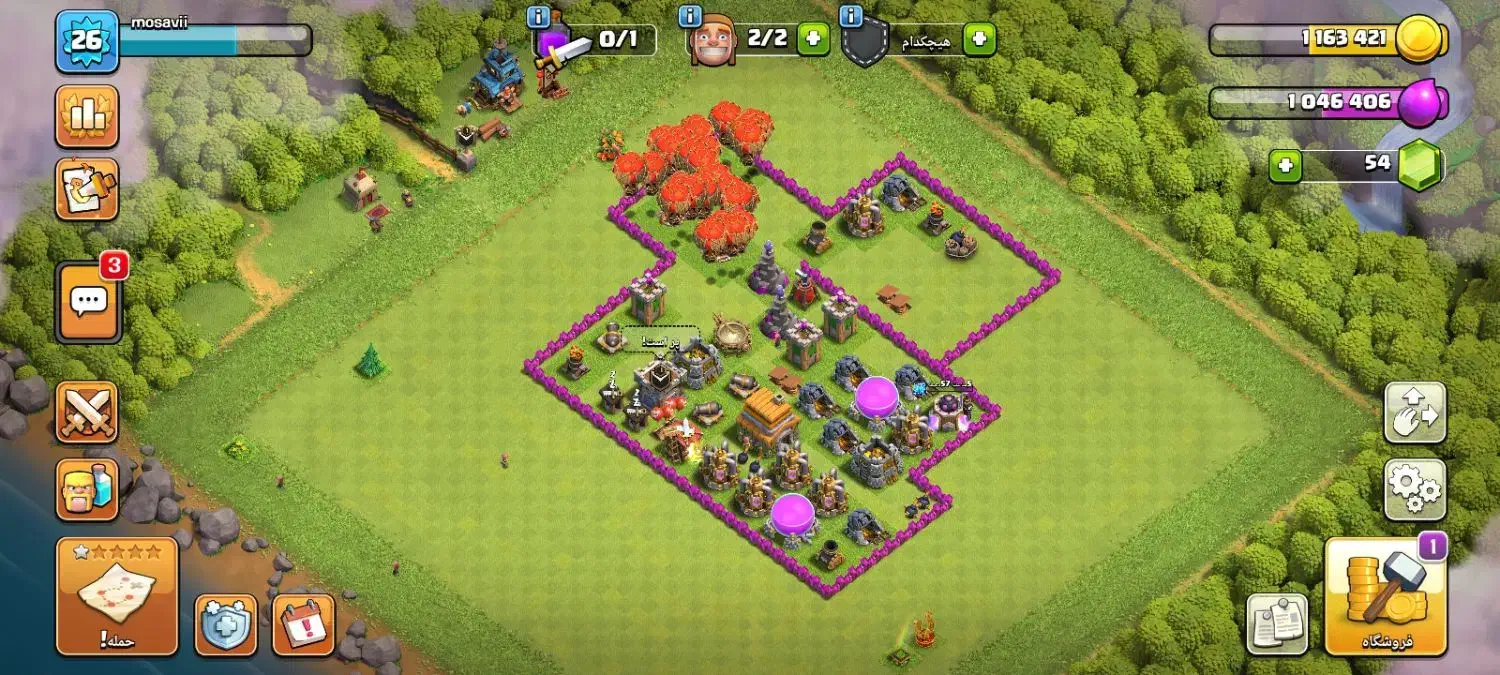The width and height of the screenshot is (1500, 675).
Task: Open the shield protection button
Action: (225, 625)
